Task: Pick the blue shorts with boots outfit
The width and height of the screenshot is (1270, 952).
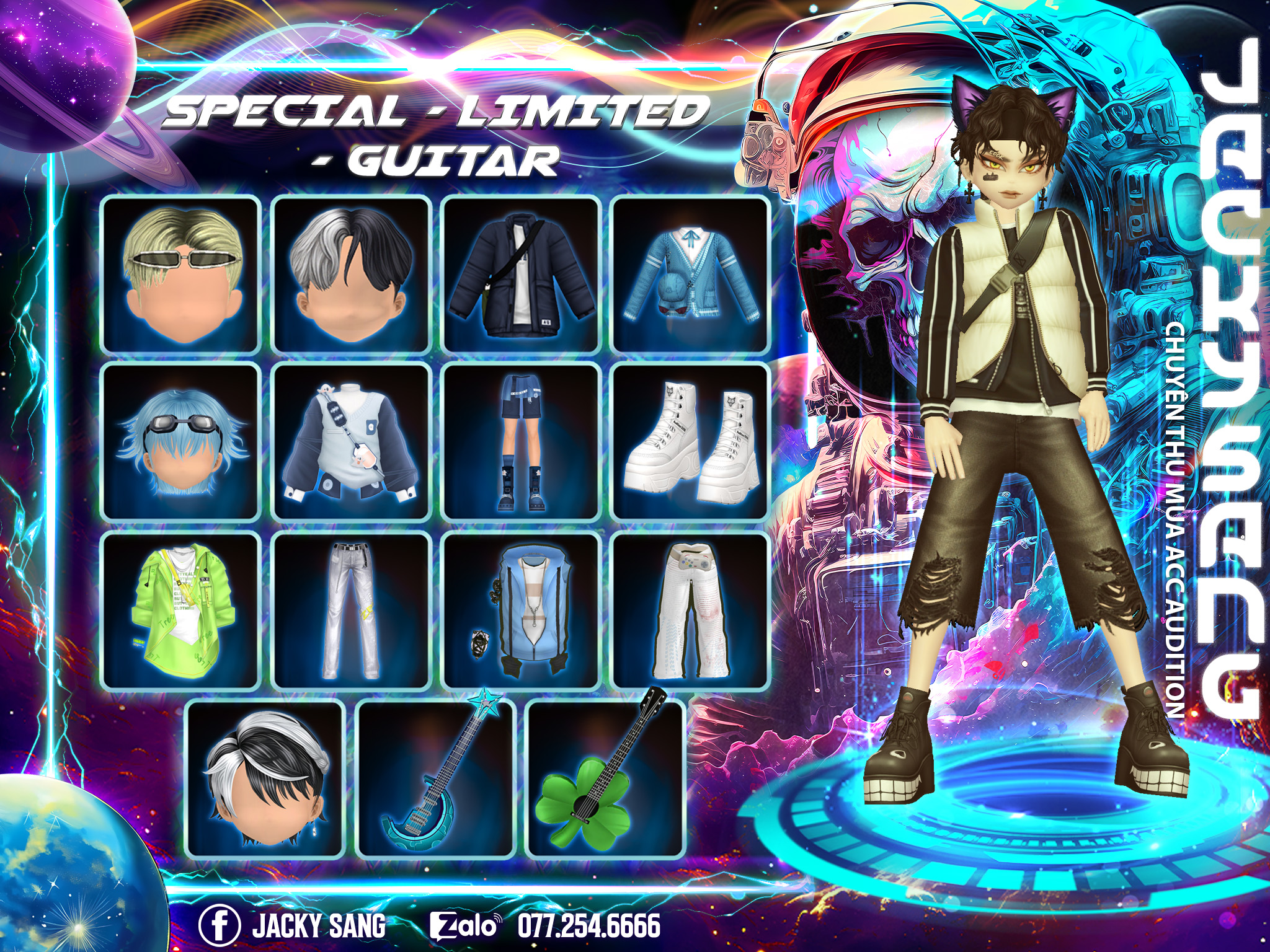Action: (521, 442)
